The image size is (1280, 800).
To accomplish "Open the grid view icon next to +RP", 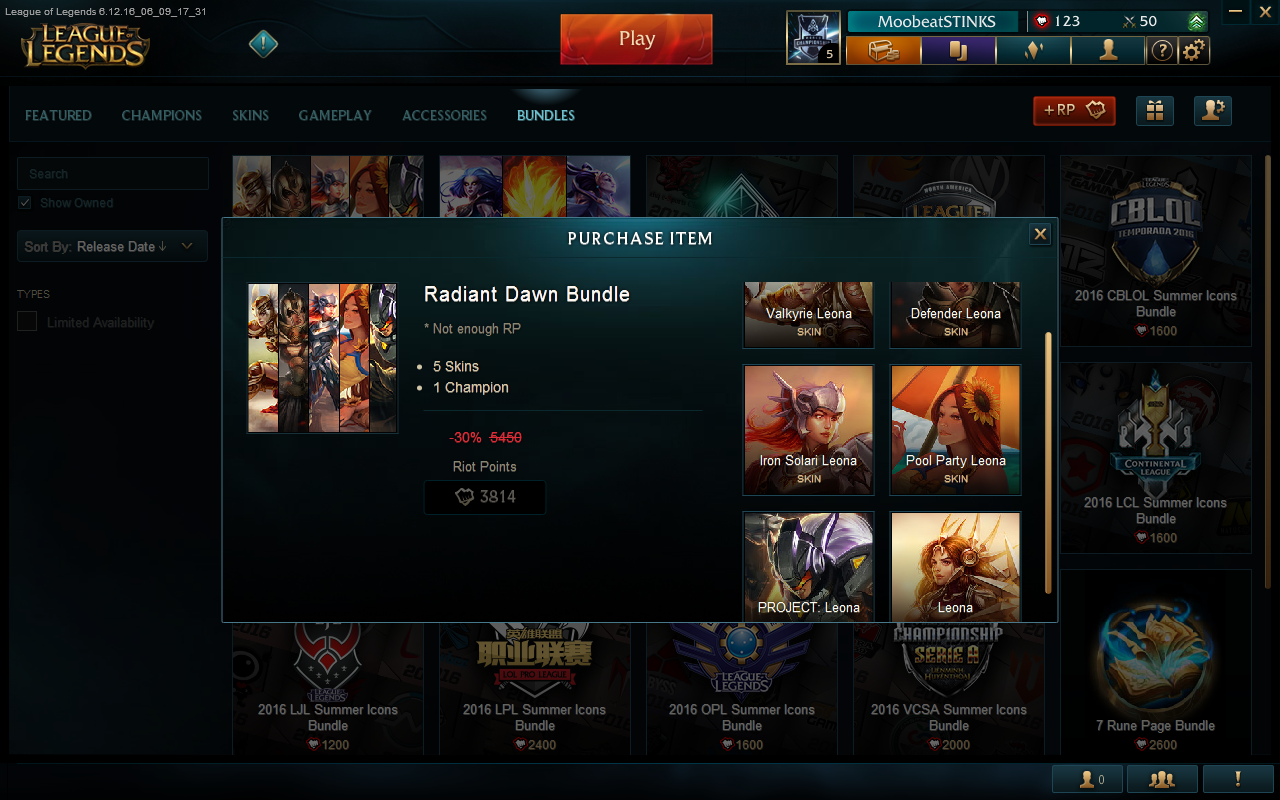I will click(1155, 111).
